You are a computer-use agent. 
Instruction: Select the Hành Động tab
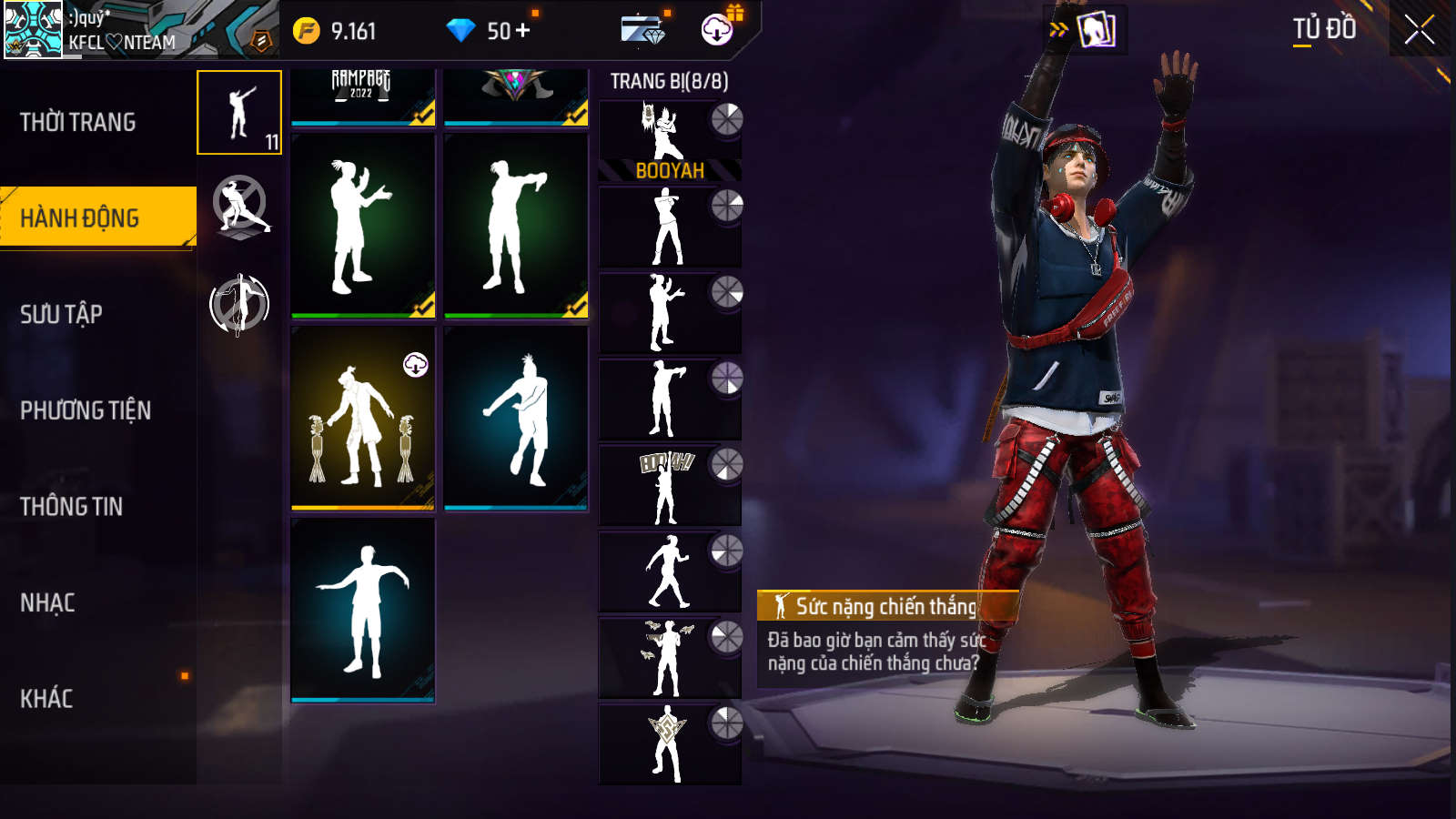80,218
